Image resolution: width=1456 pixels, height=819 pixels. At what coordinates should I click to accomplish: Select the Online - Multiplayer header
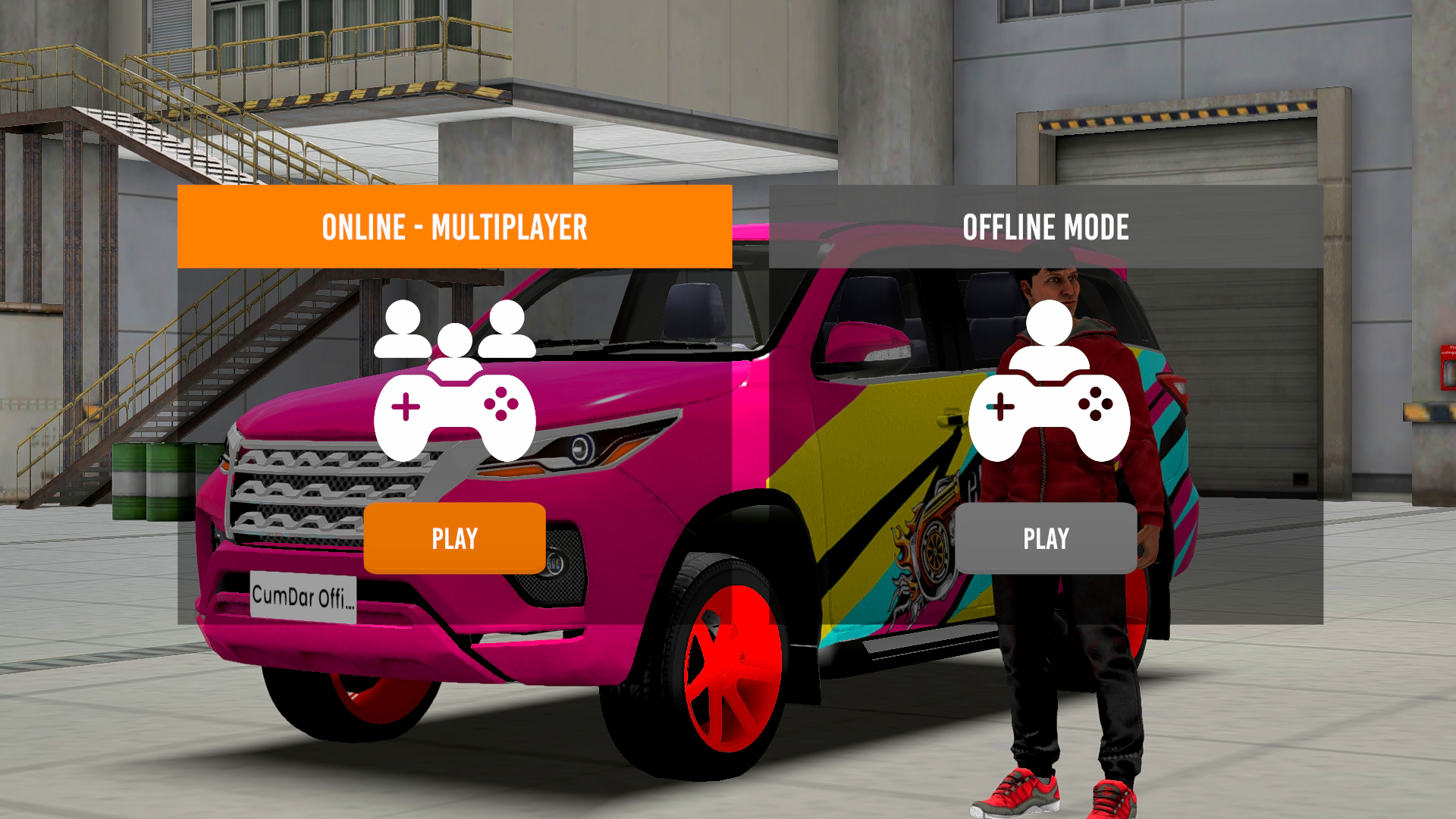click(x=455, y=226)
